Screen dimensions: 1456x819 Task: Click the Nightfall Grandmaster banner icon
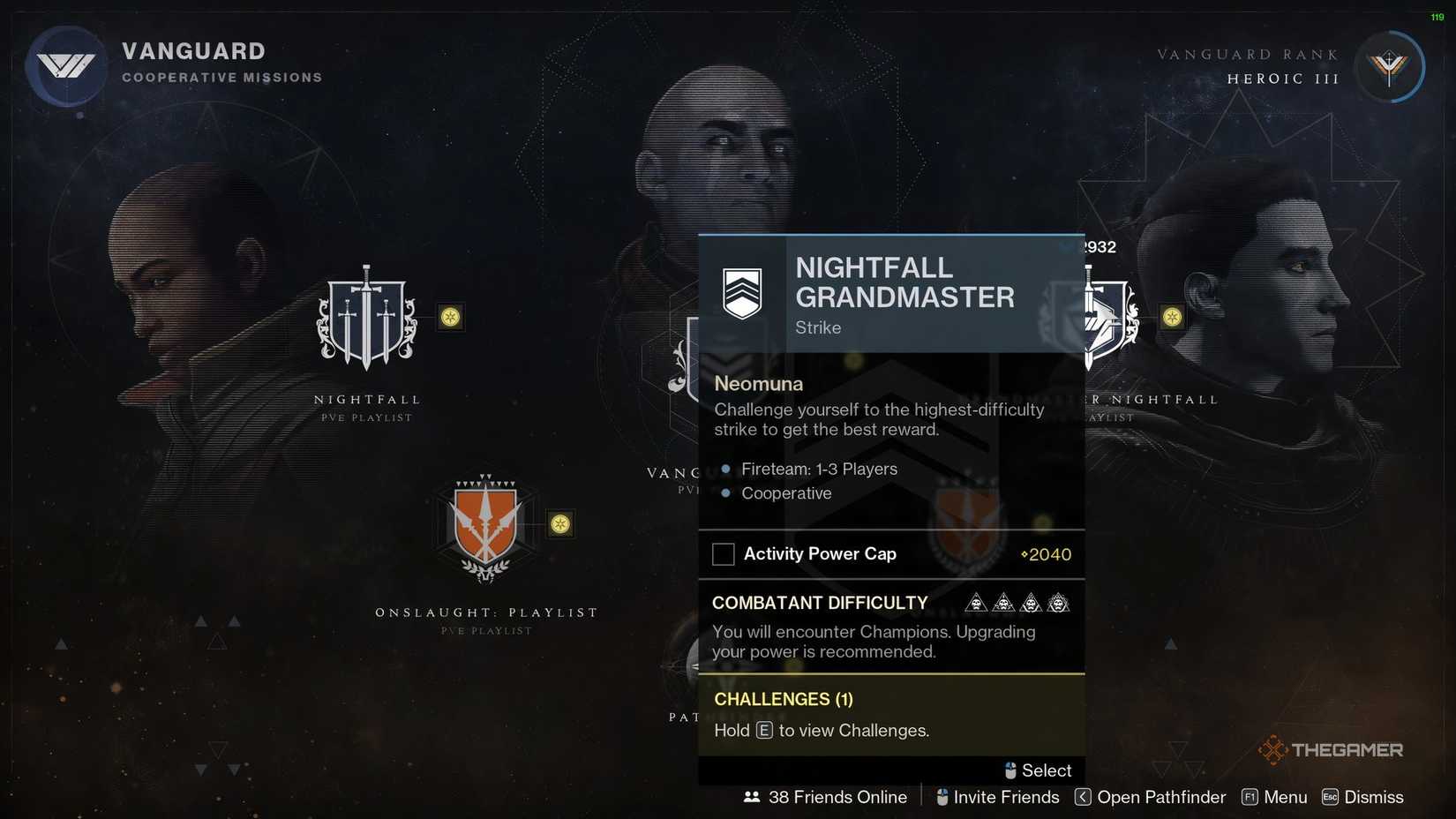(x=742, y=291)
